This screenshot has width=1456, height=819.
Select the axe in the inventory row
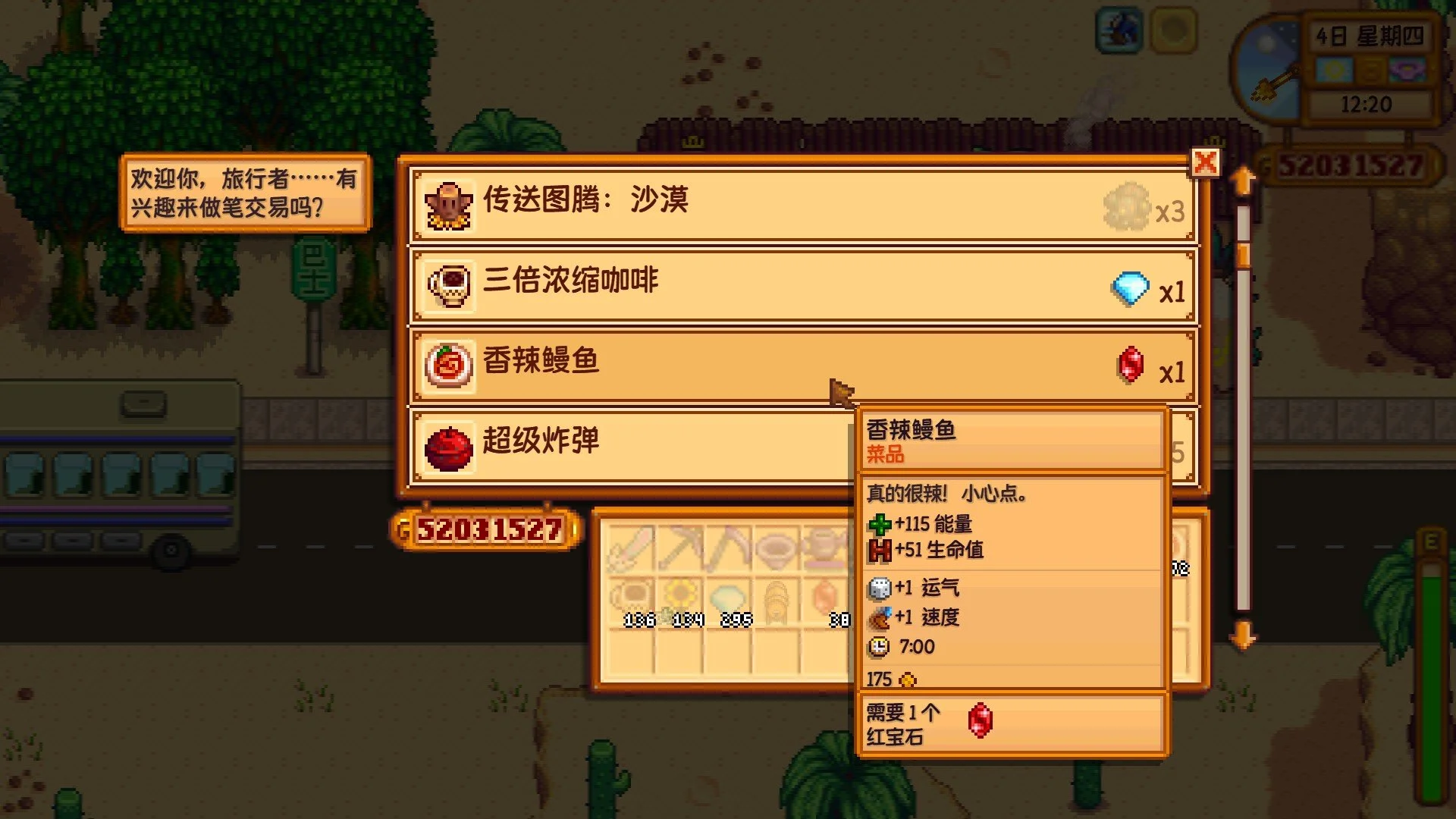726,548
